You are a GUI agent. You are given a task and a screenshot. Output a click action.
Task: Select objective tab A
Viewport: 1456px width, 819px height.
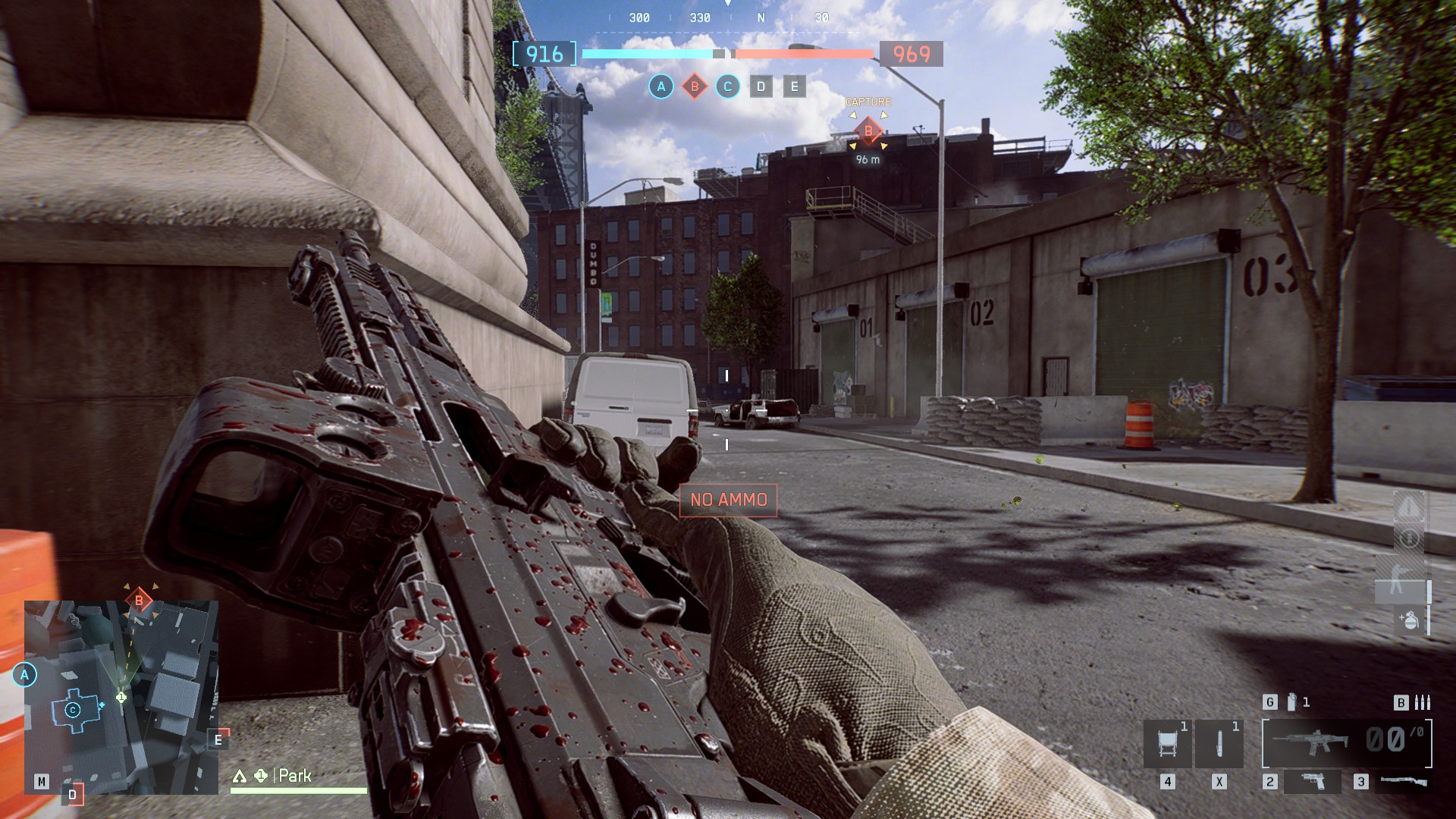(x=661, y=86)
